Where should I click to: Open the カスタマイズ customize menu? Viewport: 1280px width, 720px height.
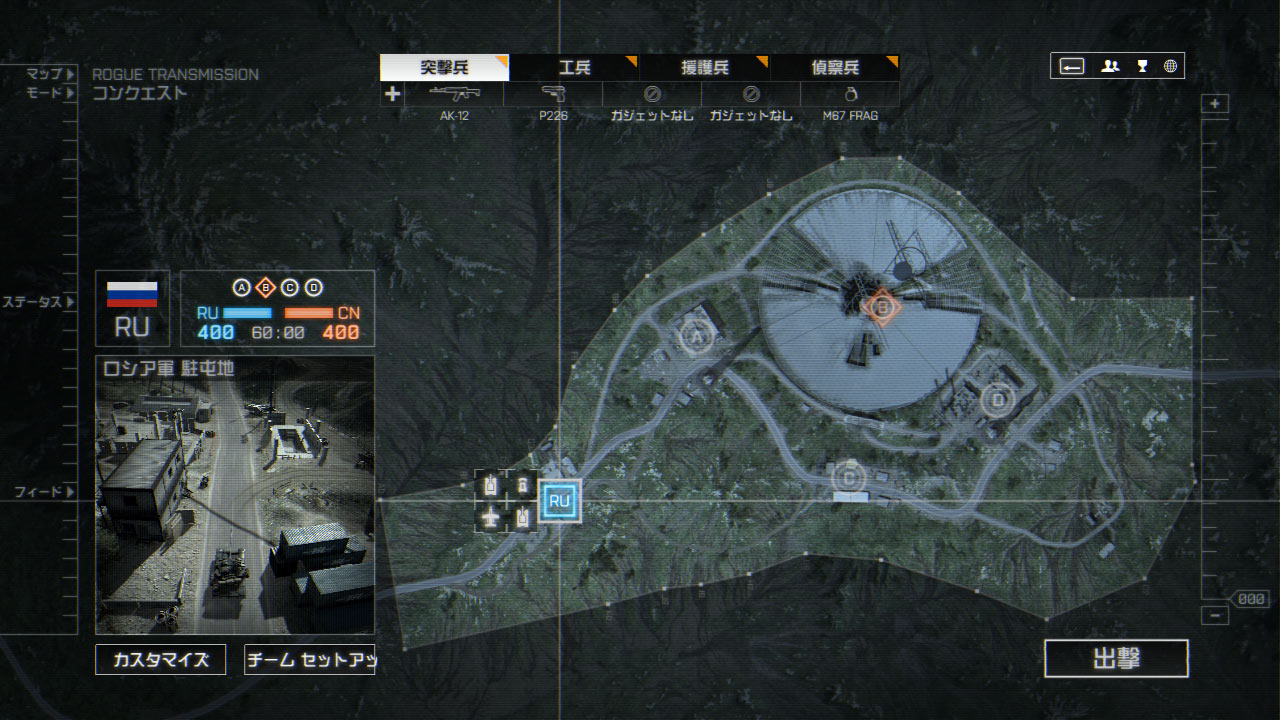pos(160,660)
